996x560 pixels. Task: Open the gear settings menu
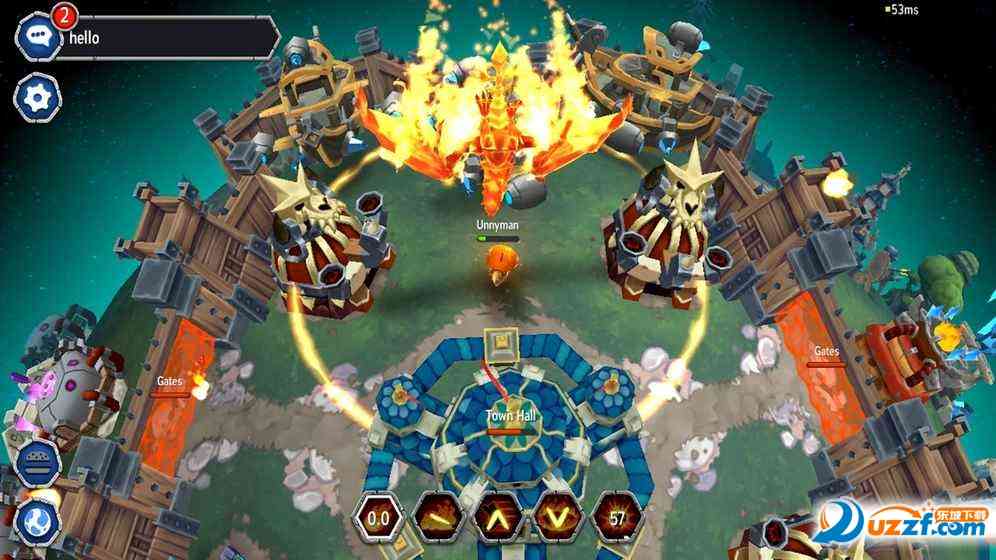[x=38, y=98]
